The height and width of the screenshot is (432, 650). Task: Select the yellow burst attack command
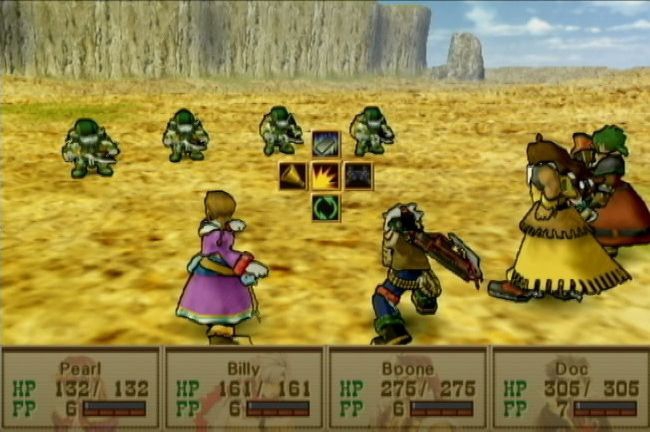[x=325, y=177]
